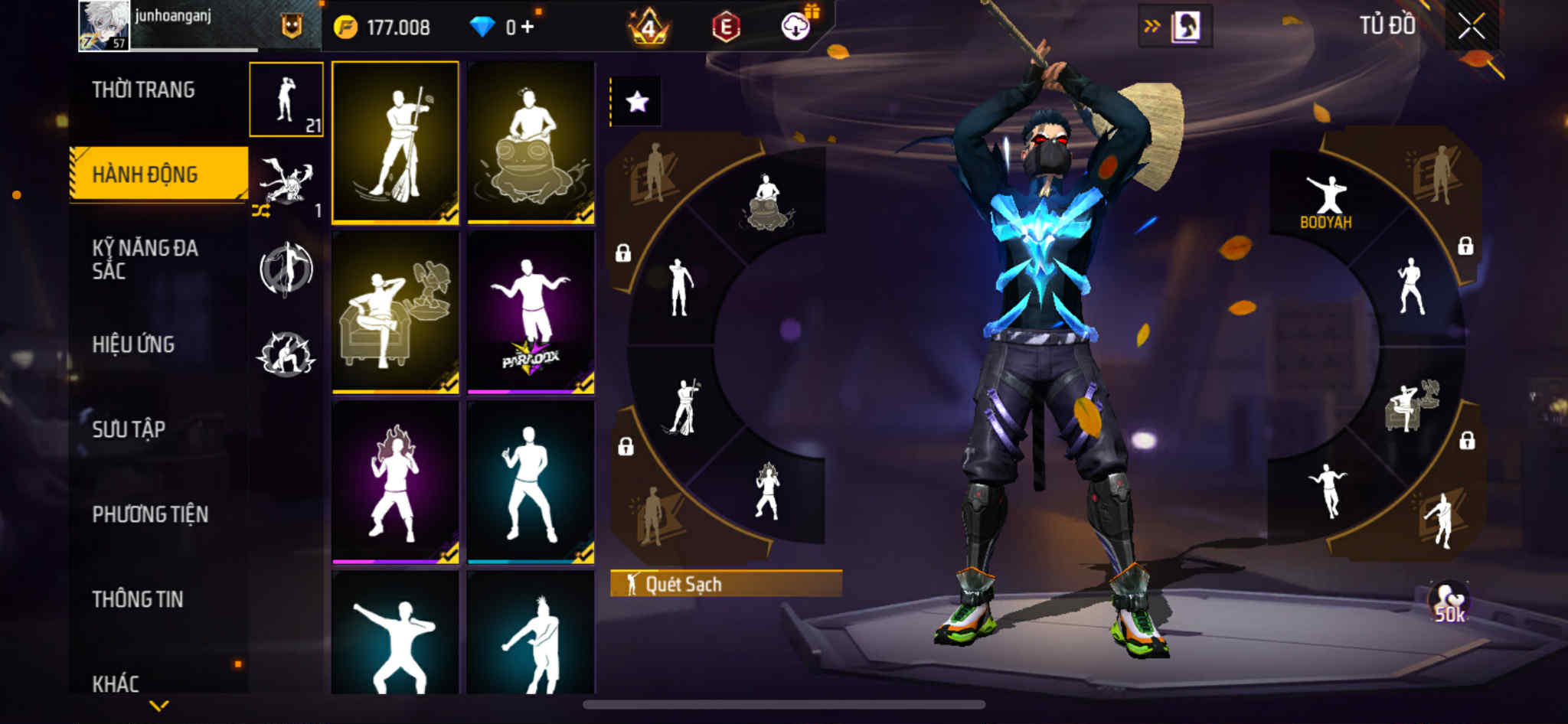
Task: Open the Phương Tiện category
Action: [150, 514]
